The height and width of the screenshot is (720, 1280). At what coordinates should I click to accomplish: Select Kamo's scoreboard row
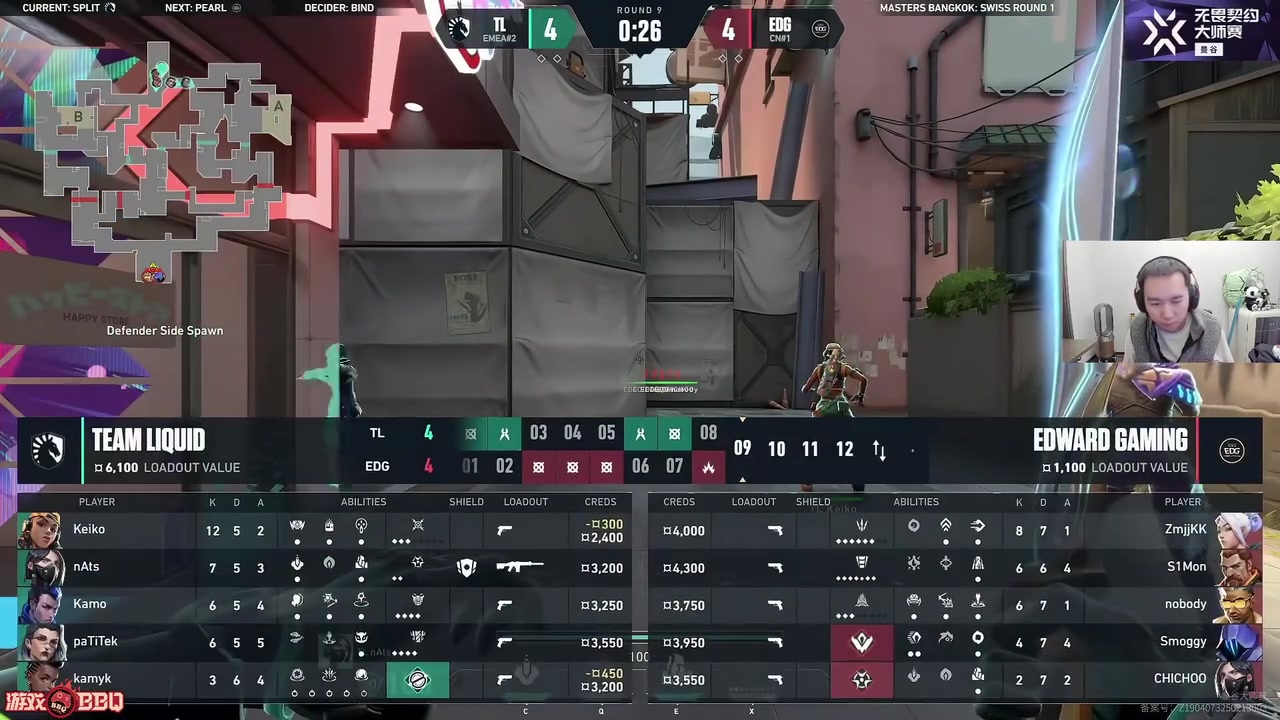pyautogui.click(x=89, y=604)
